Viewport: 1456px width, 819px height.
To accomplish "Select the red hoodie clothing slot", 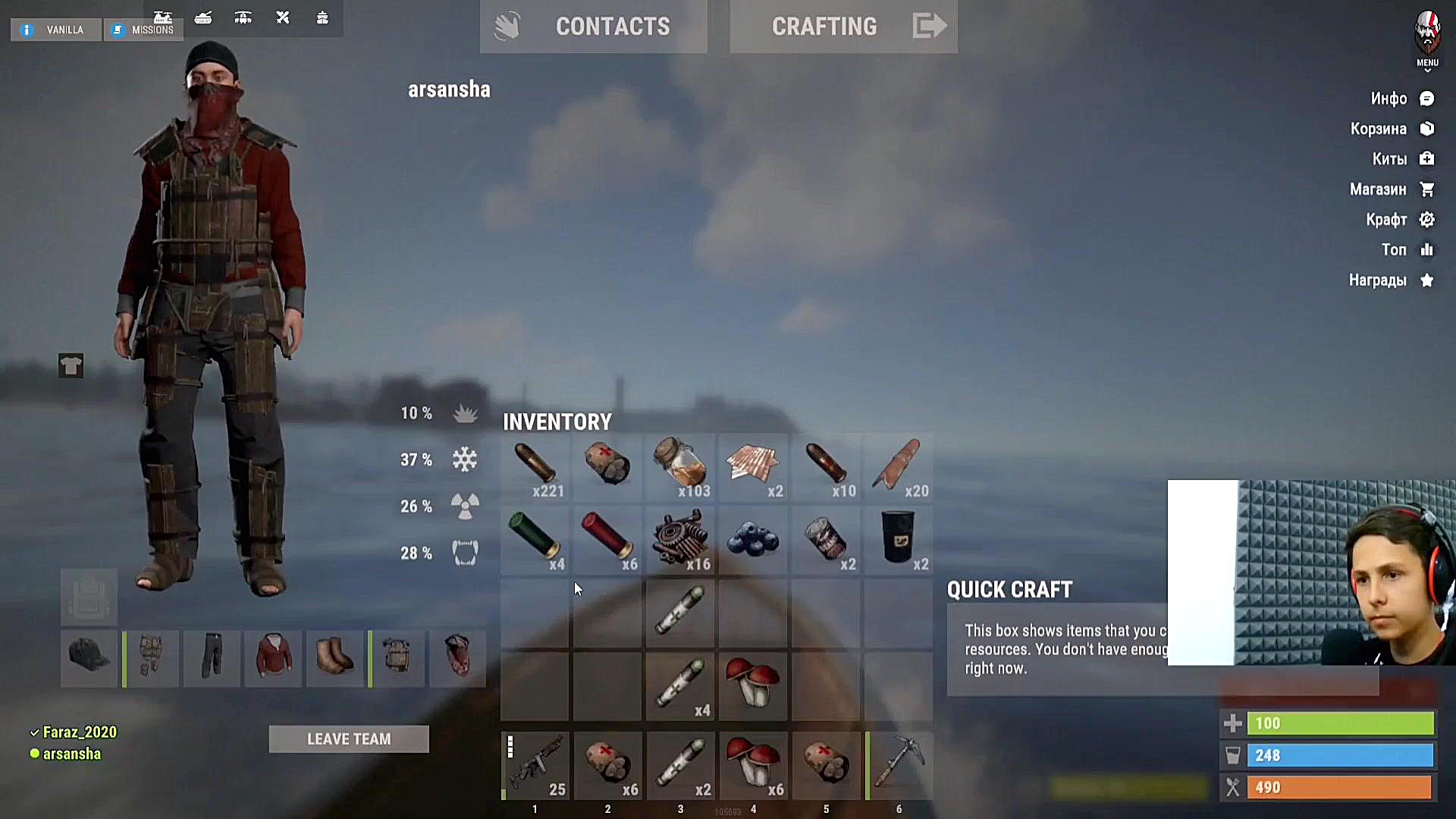I will pyautogui.click(x=274, y=657).
